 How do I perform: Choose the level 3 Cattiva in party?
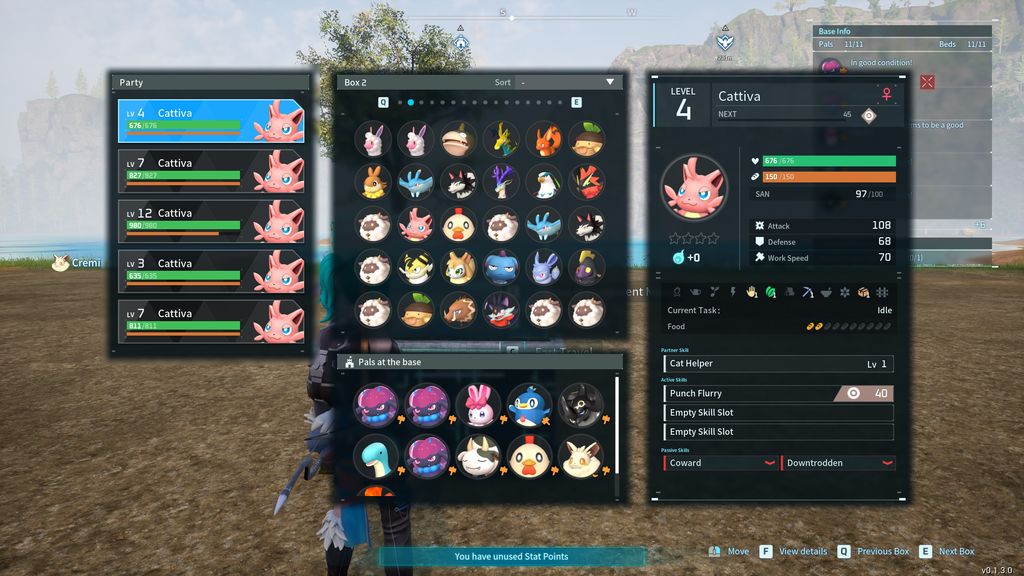210,270
